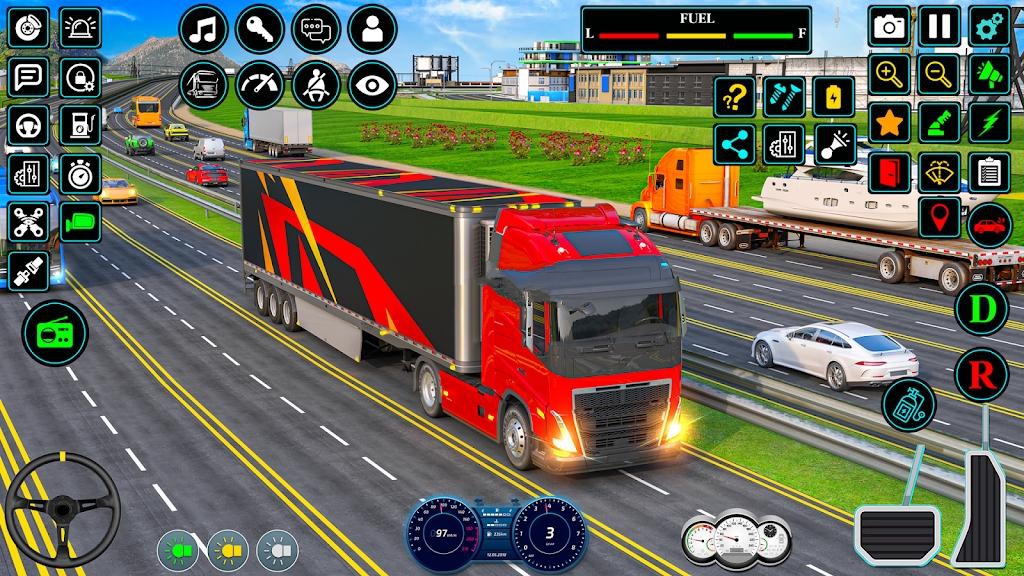Tap the music note button
Image resolution: width=1024 pixels, height=576 pixels.
click(204, 29)
